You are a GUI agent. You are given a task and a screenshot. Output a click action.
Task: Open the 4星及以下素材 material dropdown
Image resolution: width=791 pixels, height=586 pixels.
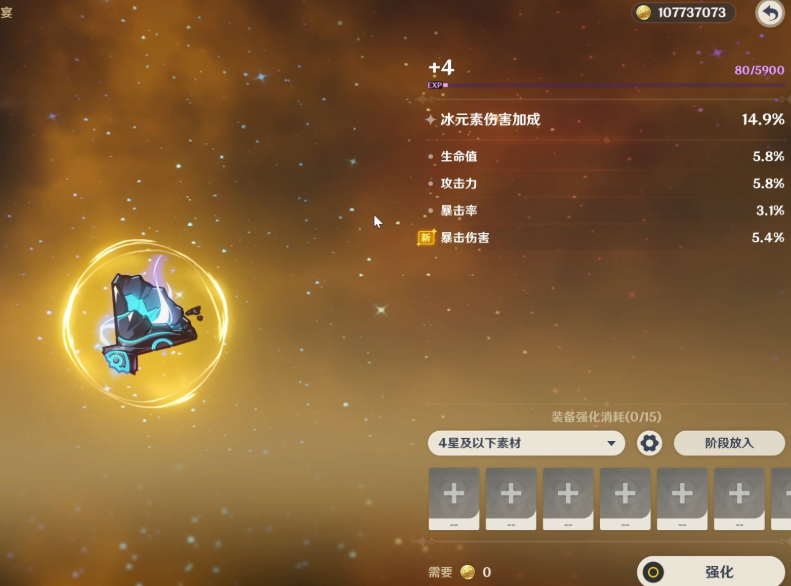click(526, 443)
